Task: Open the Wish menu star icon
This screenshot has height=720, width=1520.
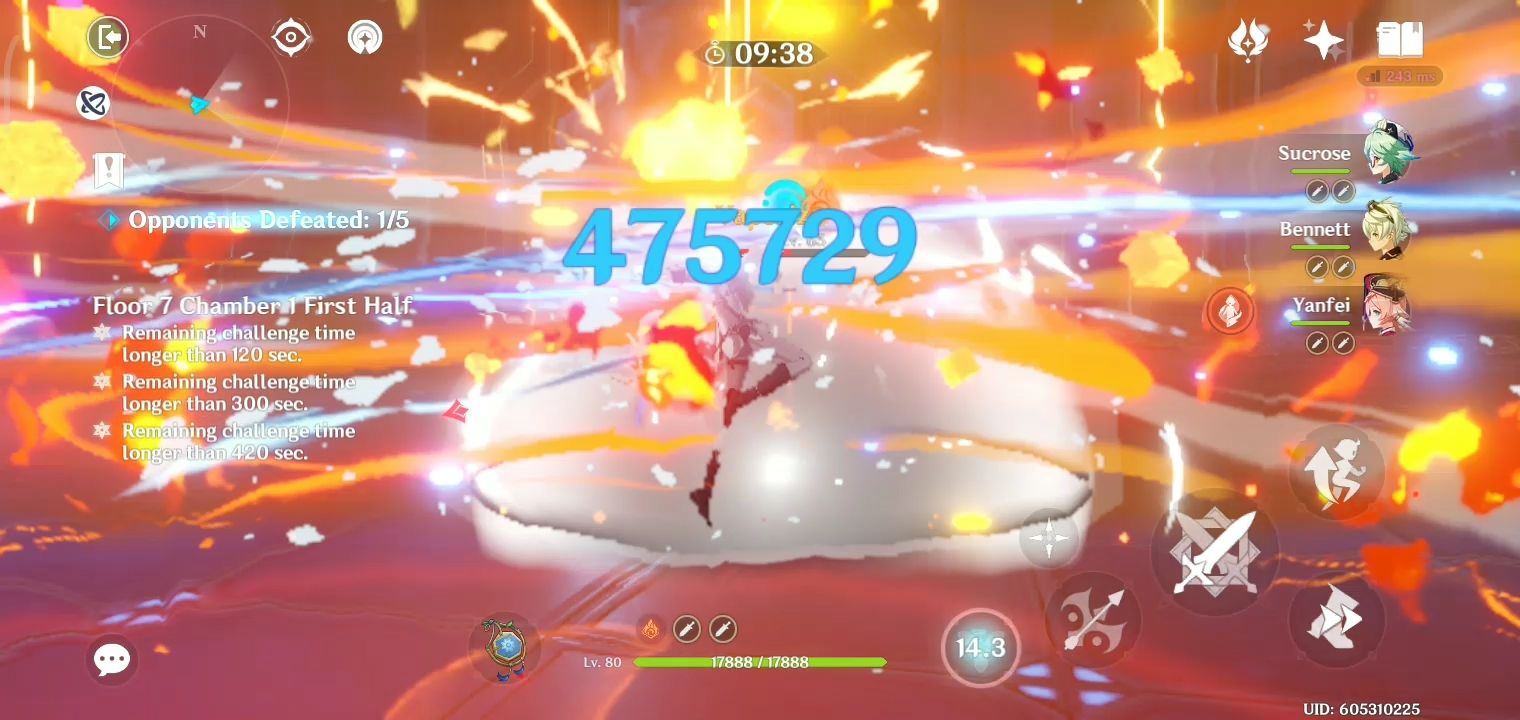Action: click(1322, 40)
